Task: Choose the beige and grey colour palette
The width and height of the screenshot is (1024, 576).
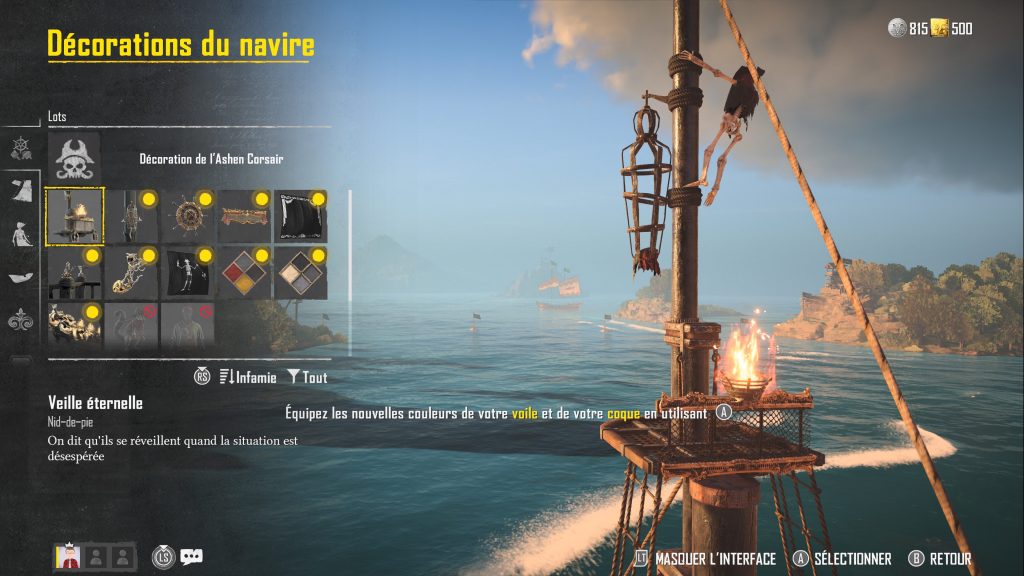Action: (x=301, y=273)
